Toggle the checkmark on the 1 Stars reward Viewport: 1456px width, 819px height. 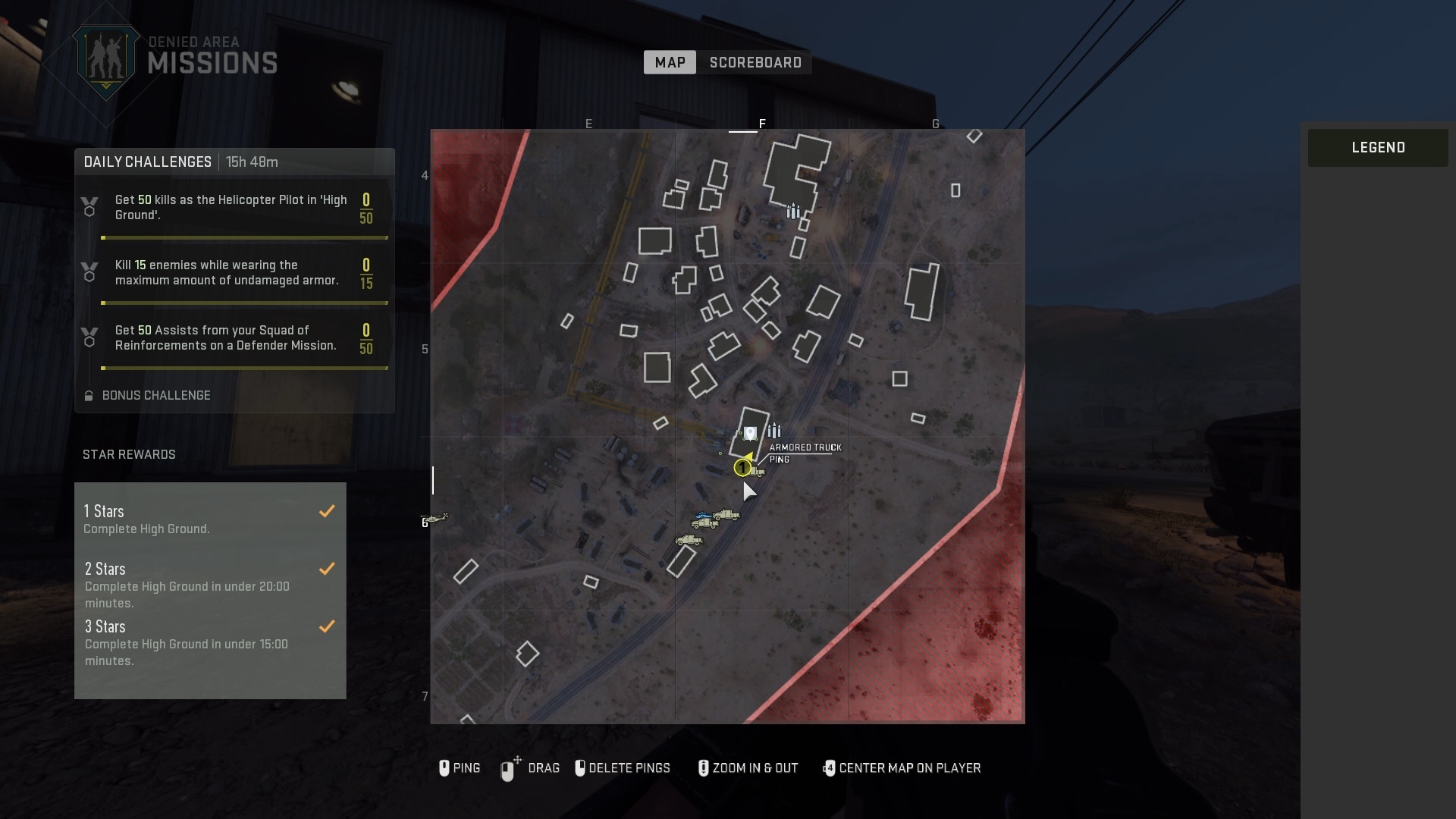(x=327, y=511)
